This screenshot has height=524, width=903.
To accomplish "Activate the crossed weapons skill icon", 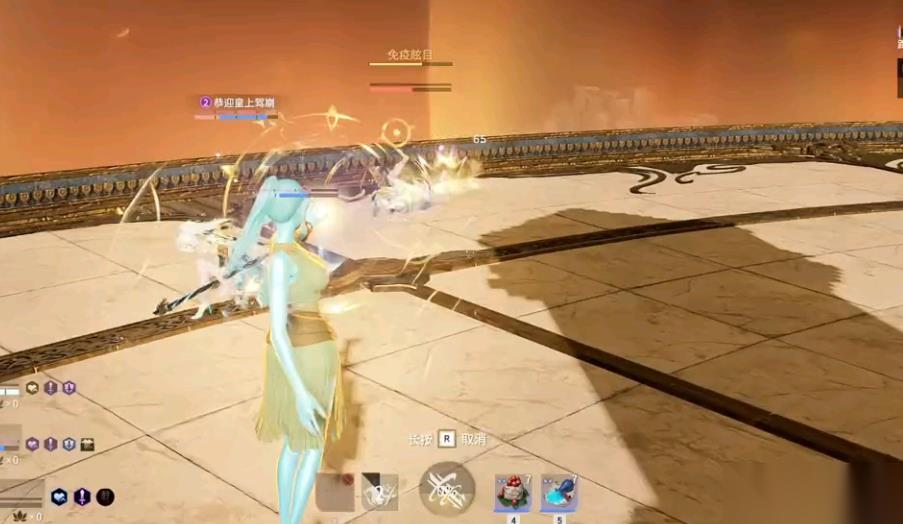I will point(446,489).
